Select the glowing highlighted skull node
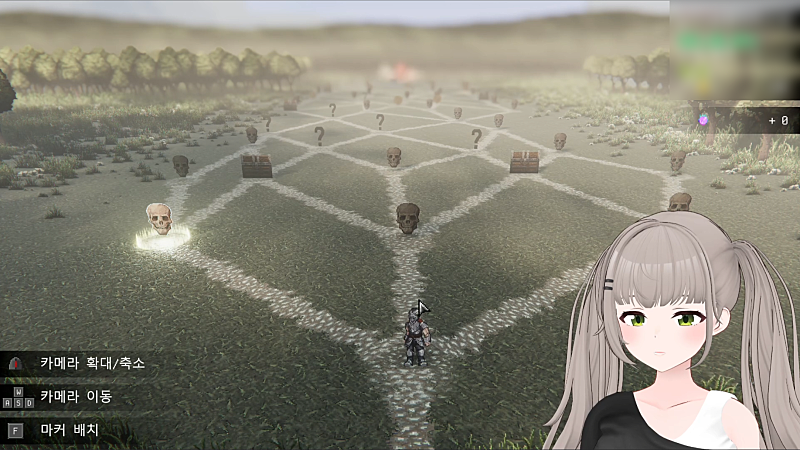This screenshot has width=800, height=450. point(160,221)
